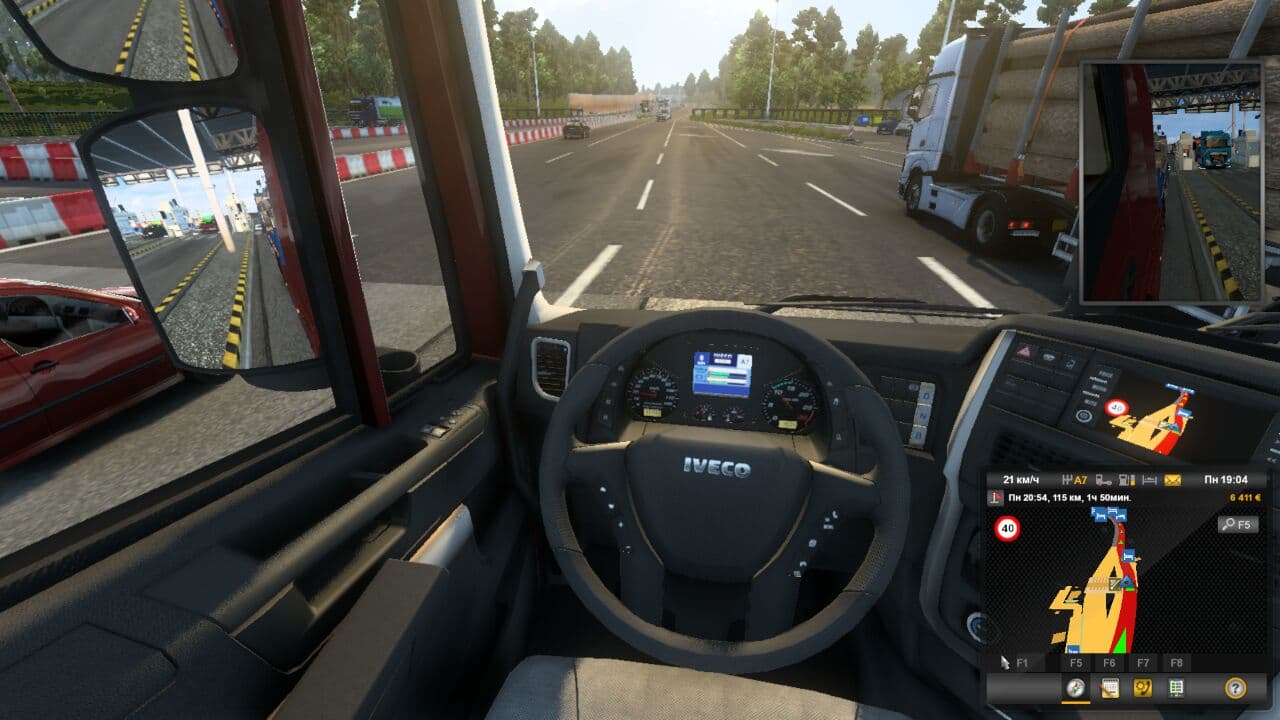Switch to the F6 tab
The height and width of the screenshot is (720, 1280).
pos(1109,662)
